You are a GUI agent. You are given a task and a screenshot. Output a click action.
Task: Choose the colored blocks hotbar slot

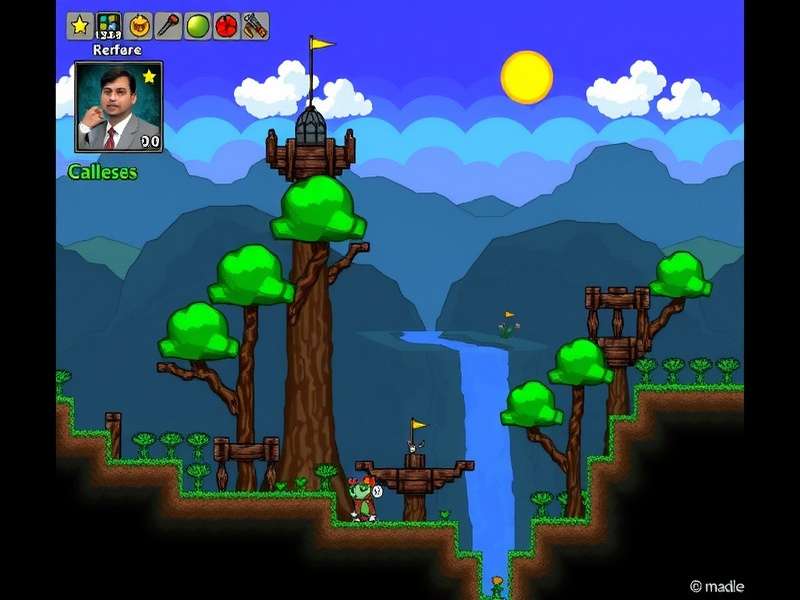tap(109, 26)
